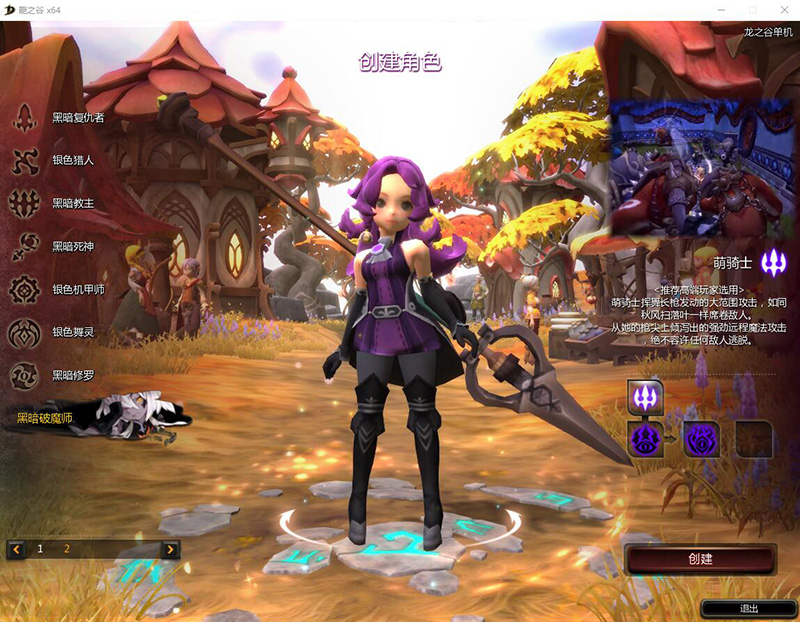Go to the previous class page arrow
This screenshot has height=622, width=800.
click(17, 549)
